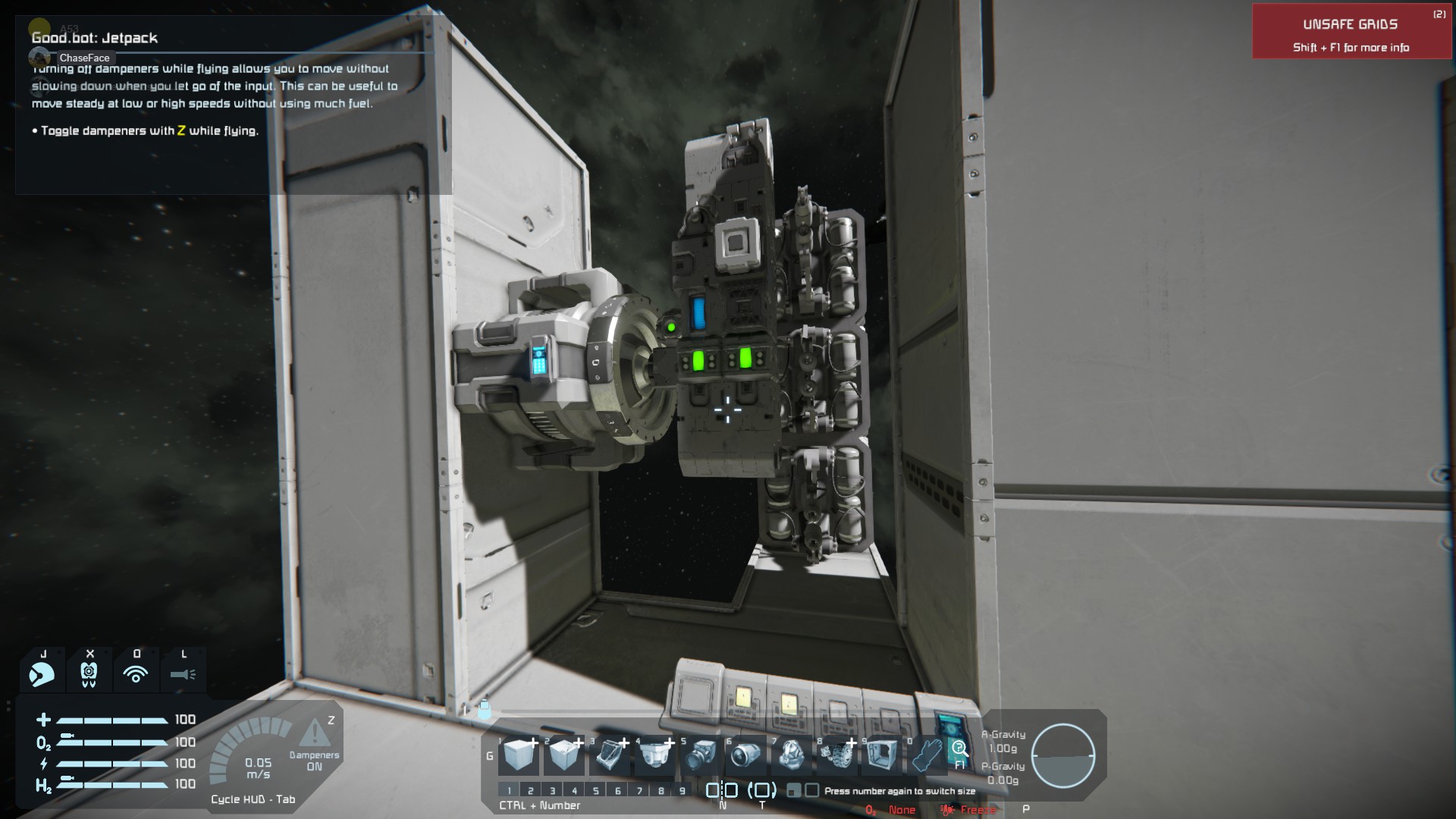This screenshot has width=1456, height=819.
Task: Switch to toolbar page 1
Action: (510, 791)
